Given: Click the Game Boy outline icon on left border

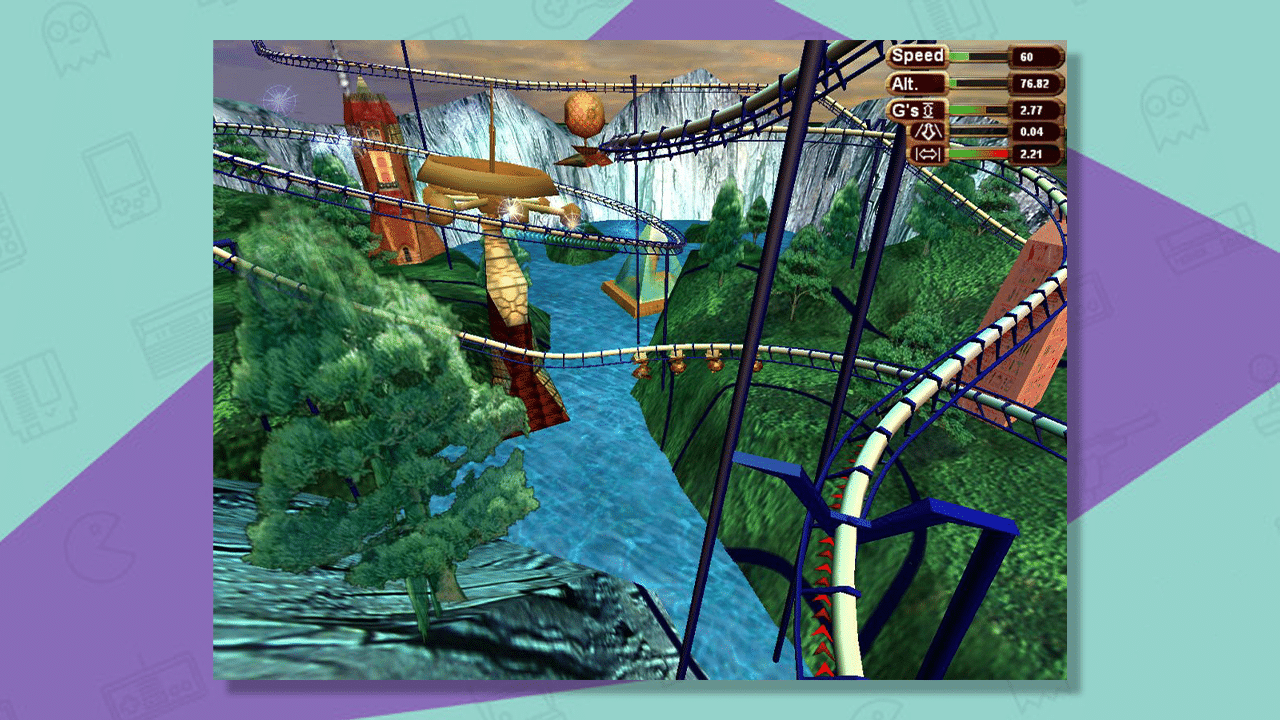Looking at the screenshot, I should (x=120, y=180).
